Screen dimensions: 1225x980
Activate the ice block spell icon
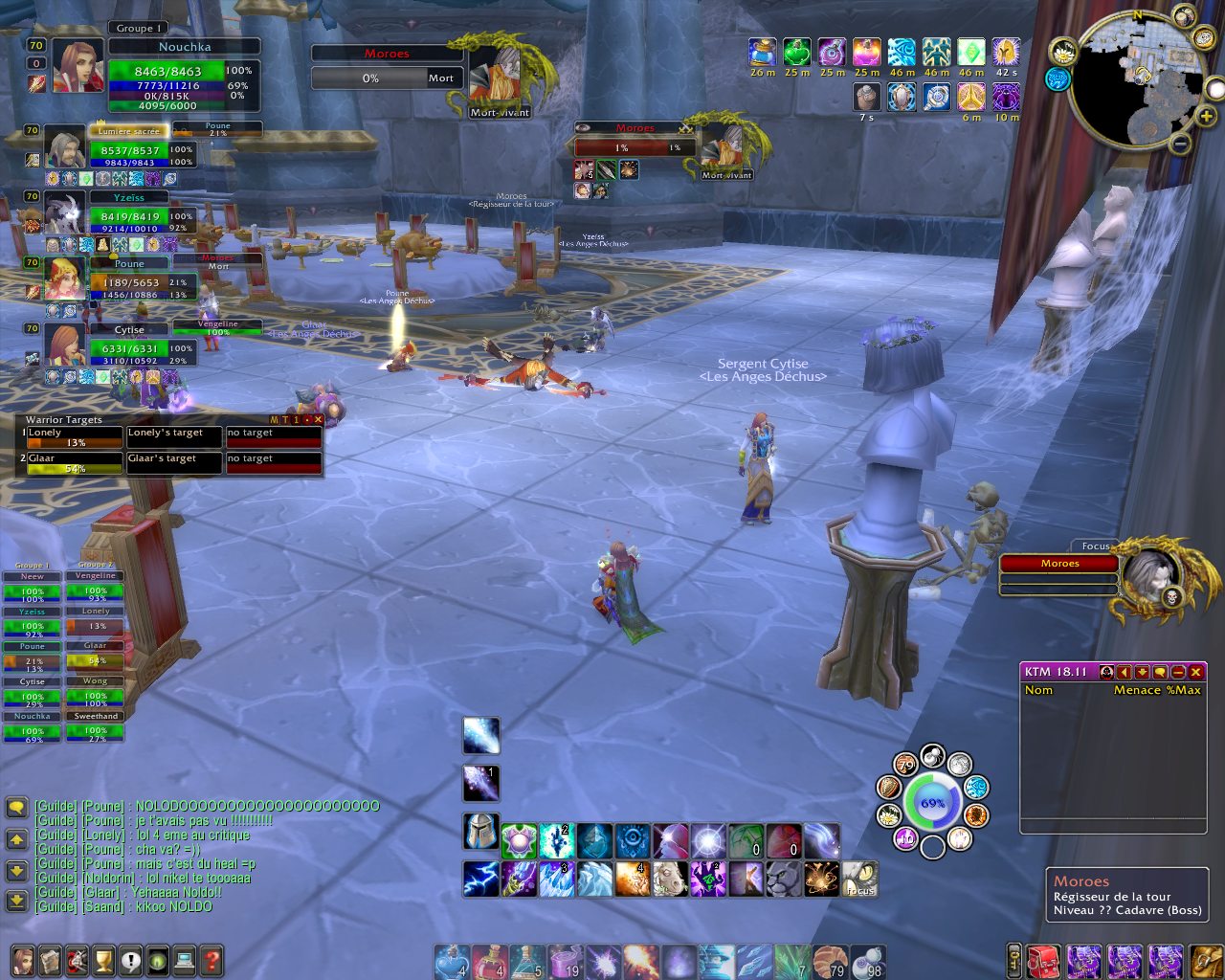click(594, 879)
